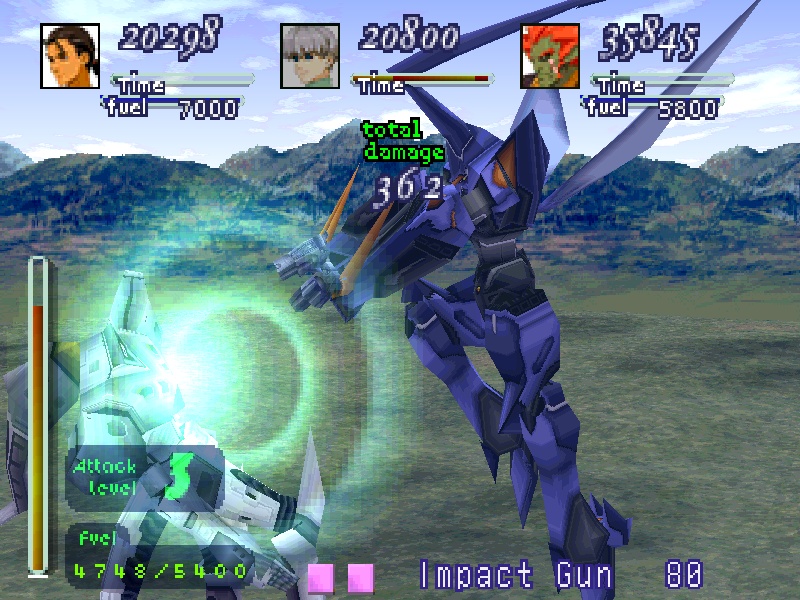Select the dark-haired pilot portrait
800x600 pixels.
pyautogui.click(x=70, y=56)
